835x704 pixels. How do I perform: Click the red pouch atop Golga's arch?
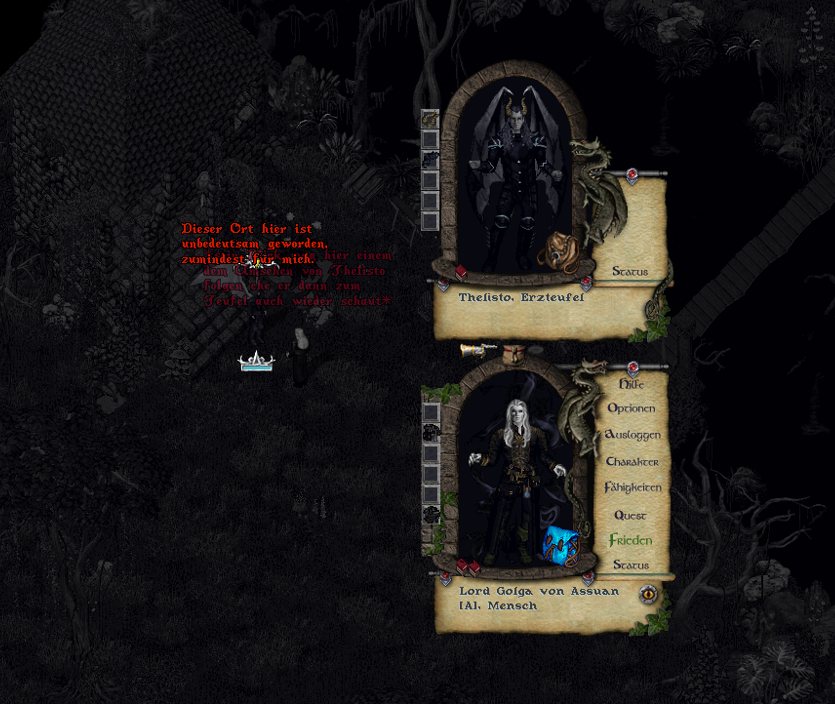514,354
